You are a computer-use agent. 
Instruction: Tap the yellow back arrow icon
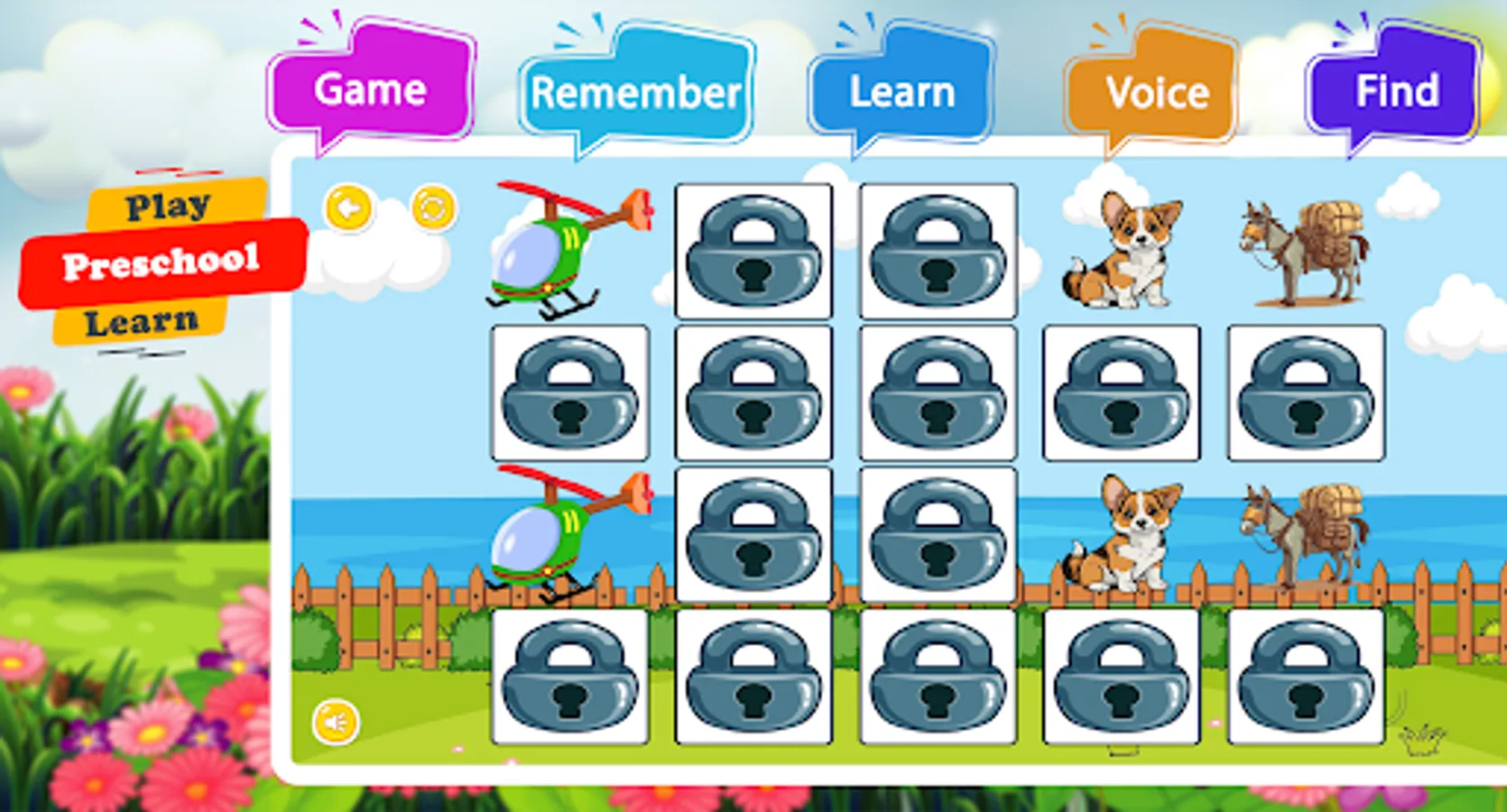tap(347, 209)
